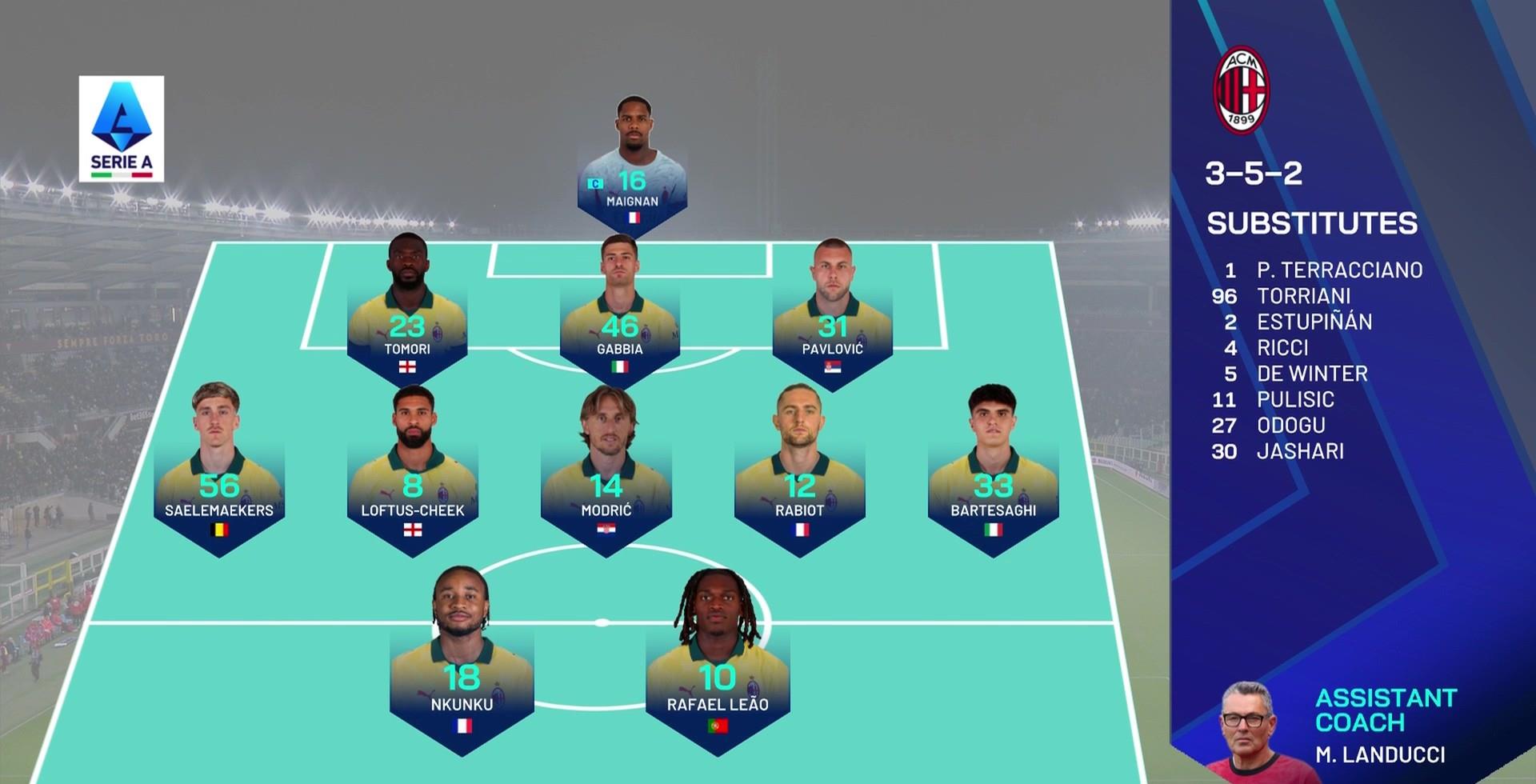Choose Nkunku's number 18 card

(x=462, y=672)
